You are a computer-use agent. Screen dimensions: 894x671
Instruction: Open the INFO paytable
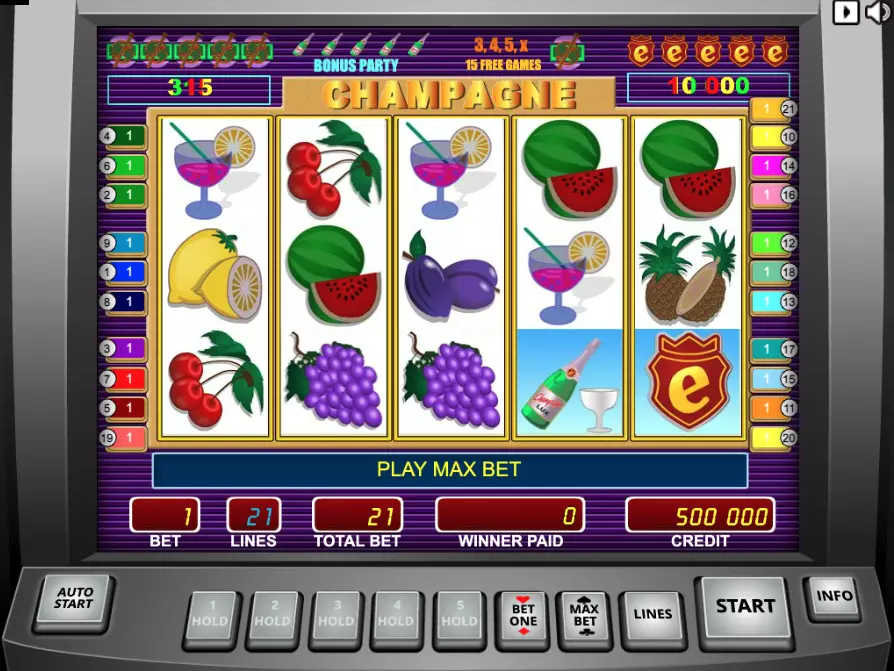pyautogui.click(x=833, y=597)
